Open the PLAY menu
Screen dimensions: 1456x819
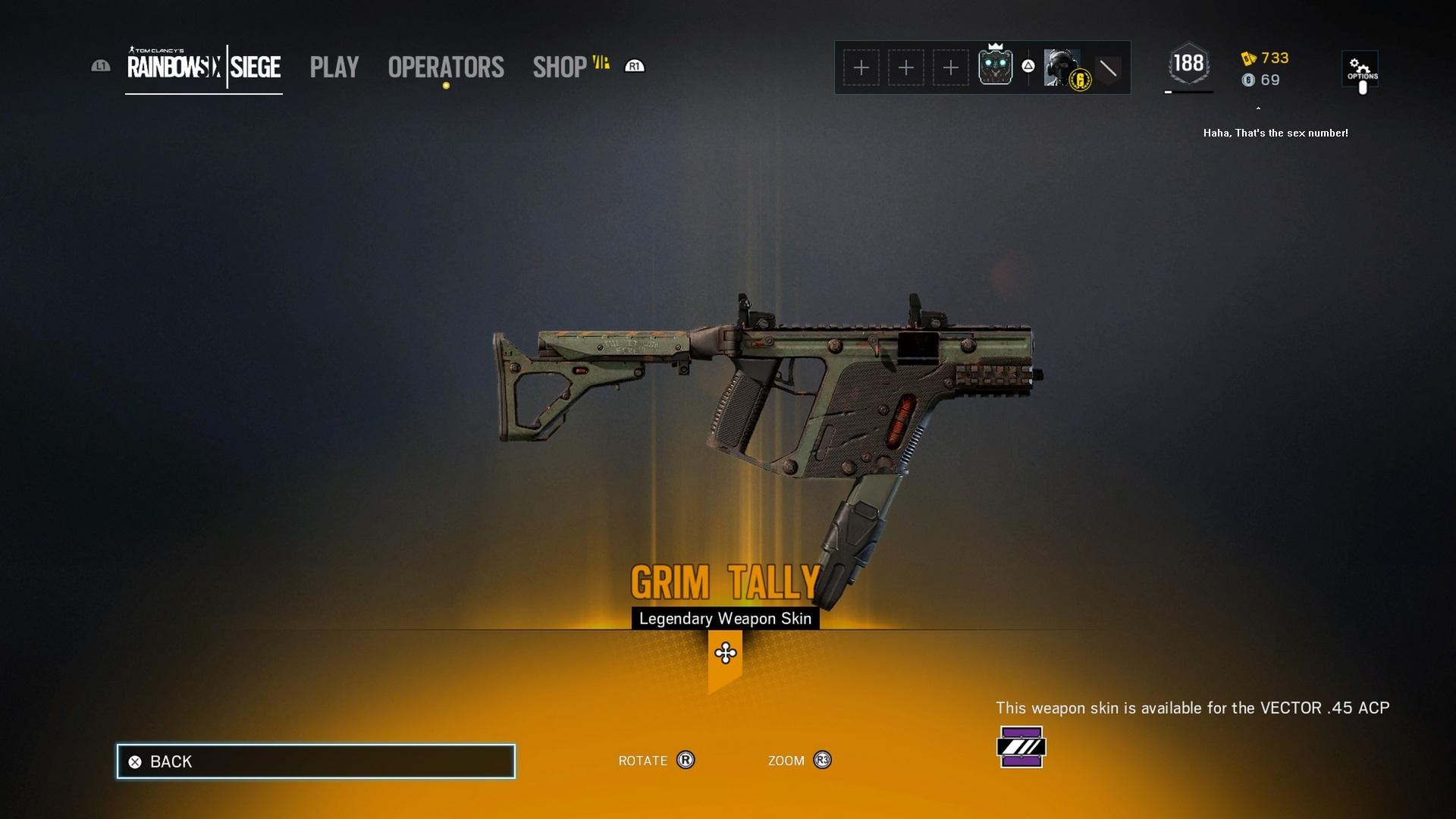click(334, 67)
